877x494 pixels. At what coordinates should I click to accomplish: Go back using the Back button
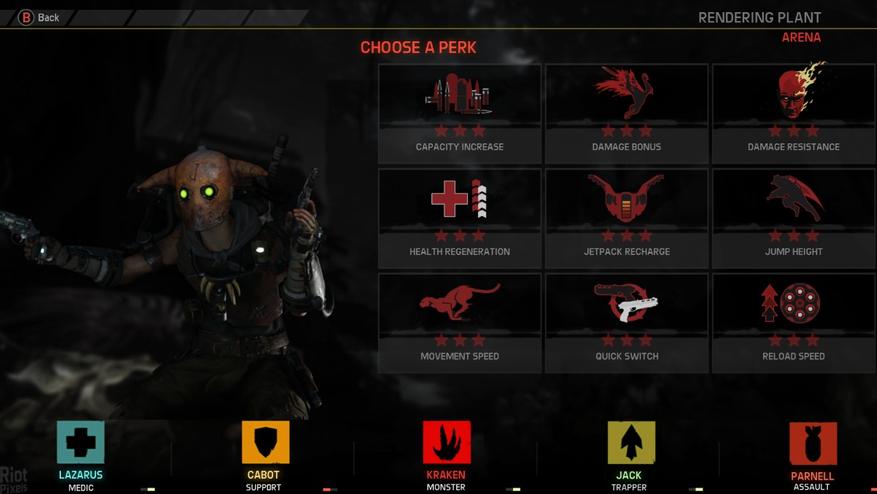[x=40, y=17]
